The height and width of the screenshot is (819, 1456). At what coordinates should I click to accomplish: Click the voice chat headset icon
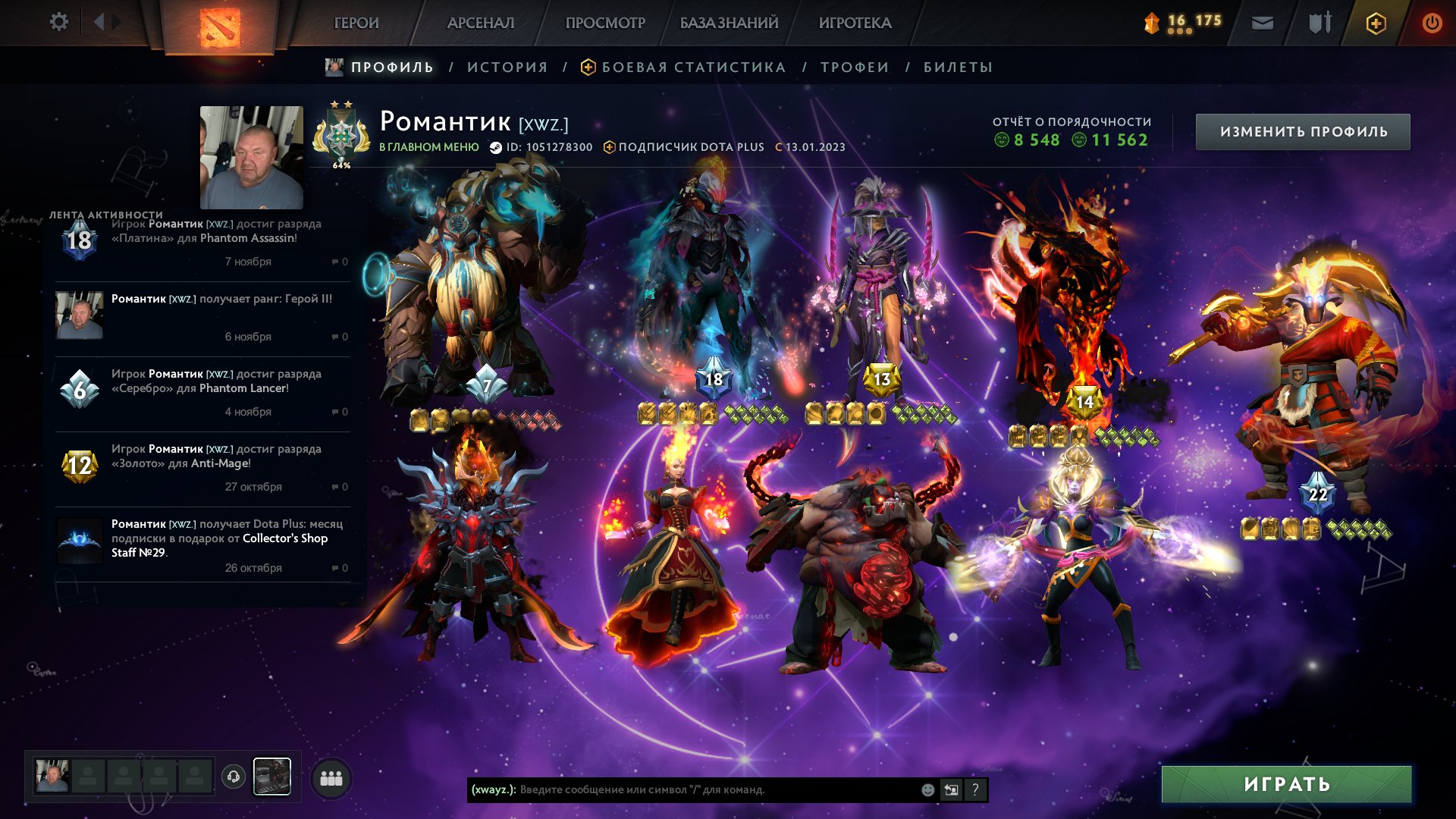click(234, 777)
